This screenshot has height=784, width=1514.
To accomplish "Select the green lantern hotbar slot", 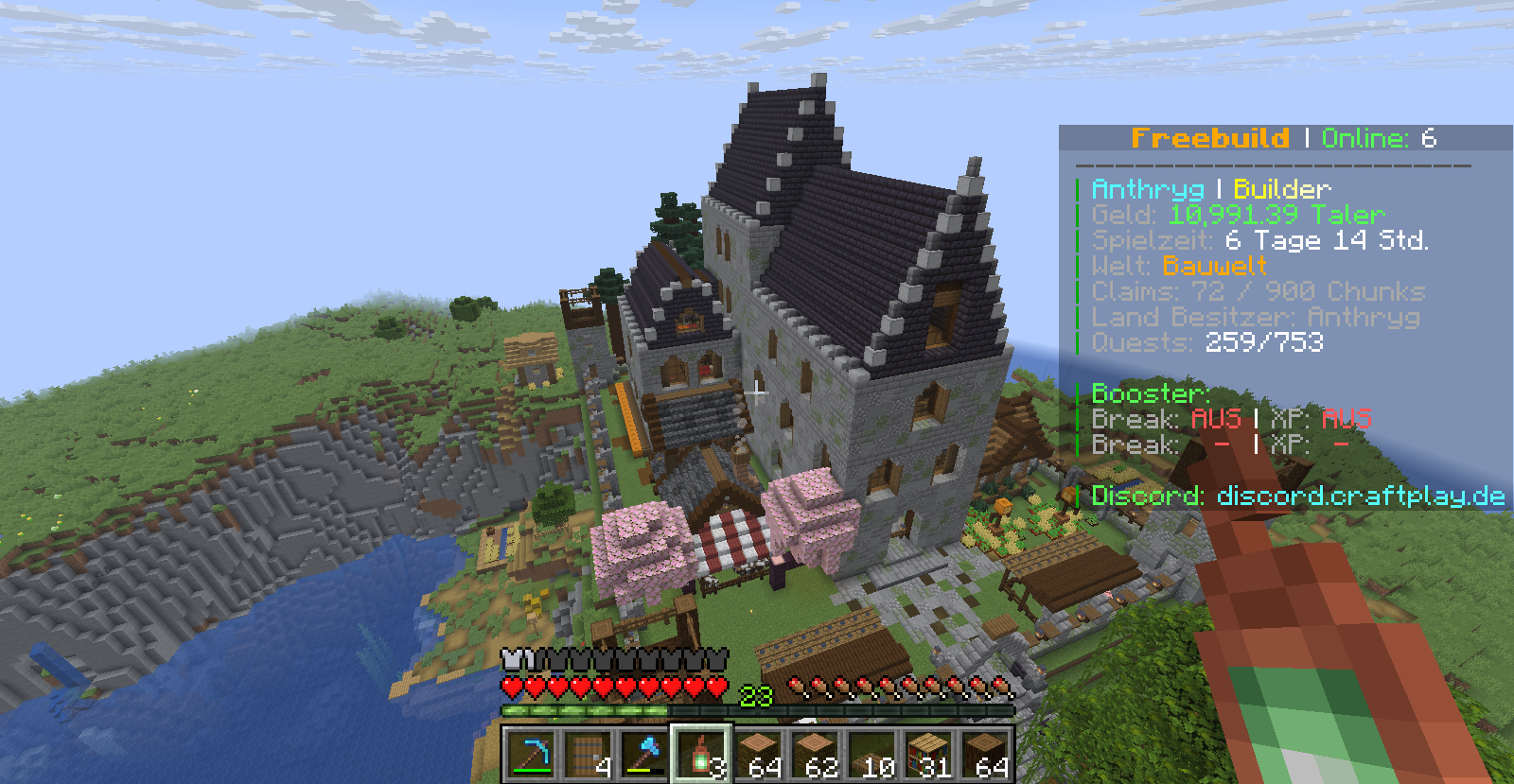I will 700,755.
